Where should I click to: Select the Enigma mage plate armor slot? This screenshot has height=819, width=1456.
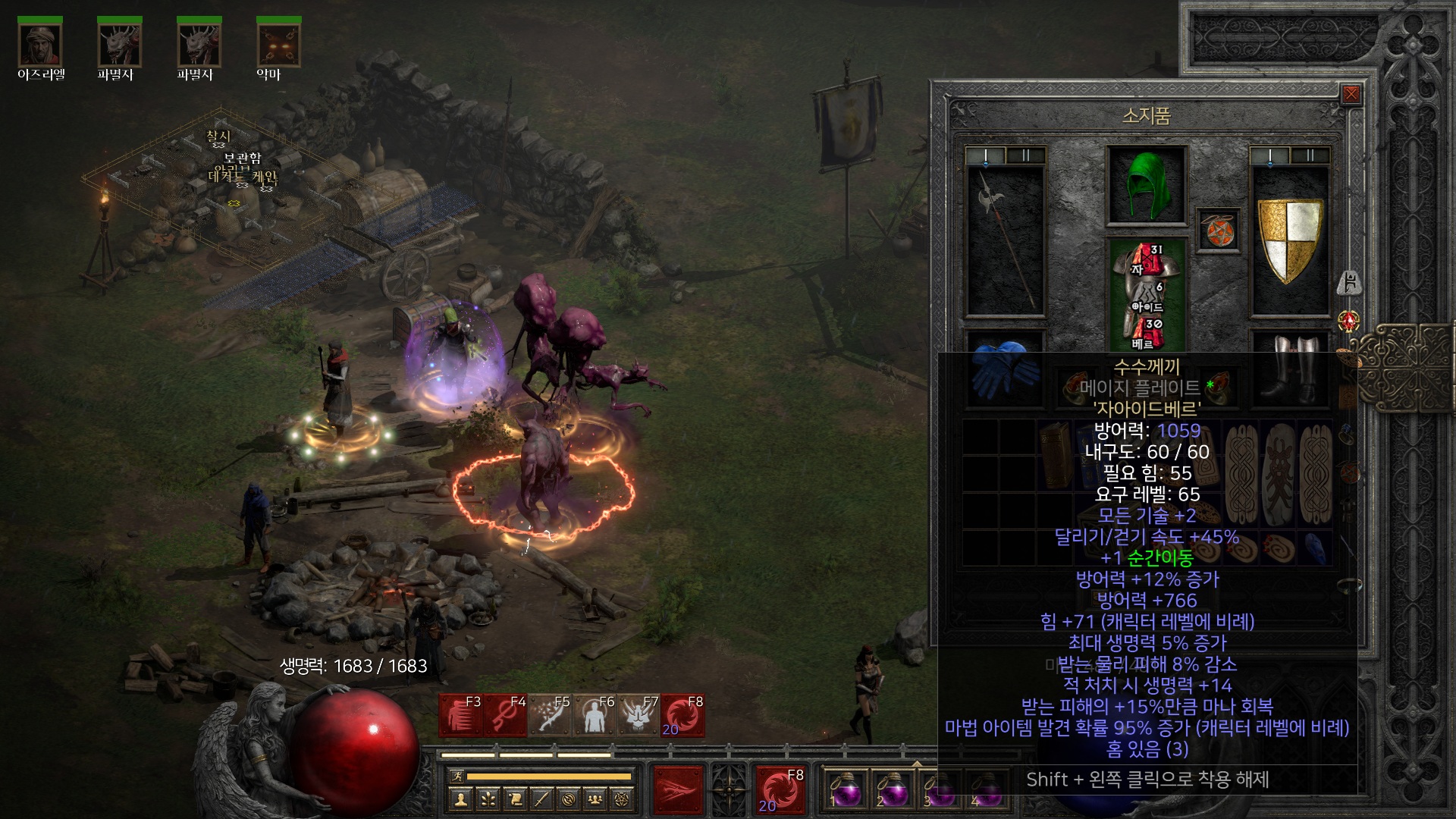[x=1146, y=297]
